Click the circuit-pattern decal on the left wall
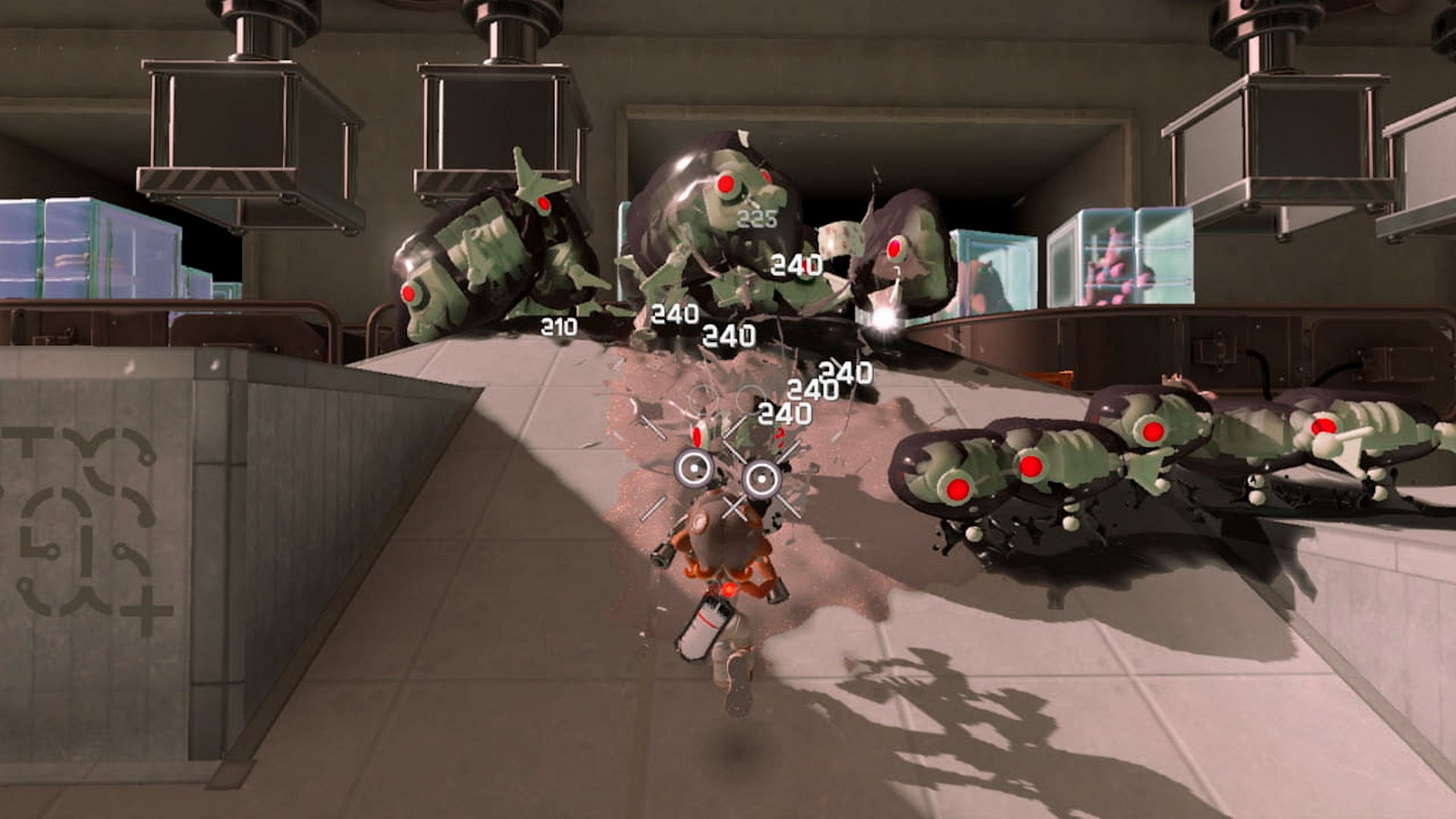 86,519
